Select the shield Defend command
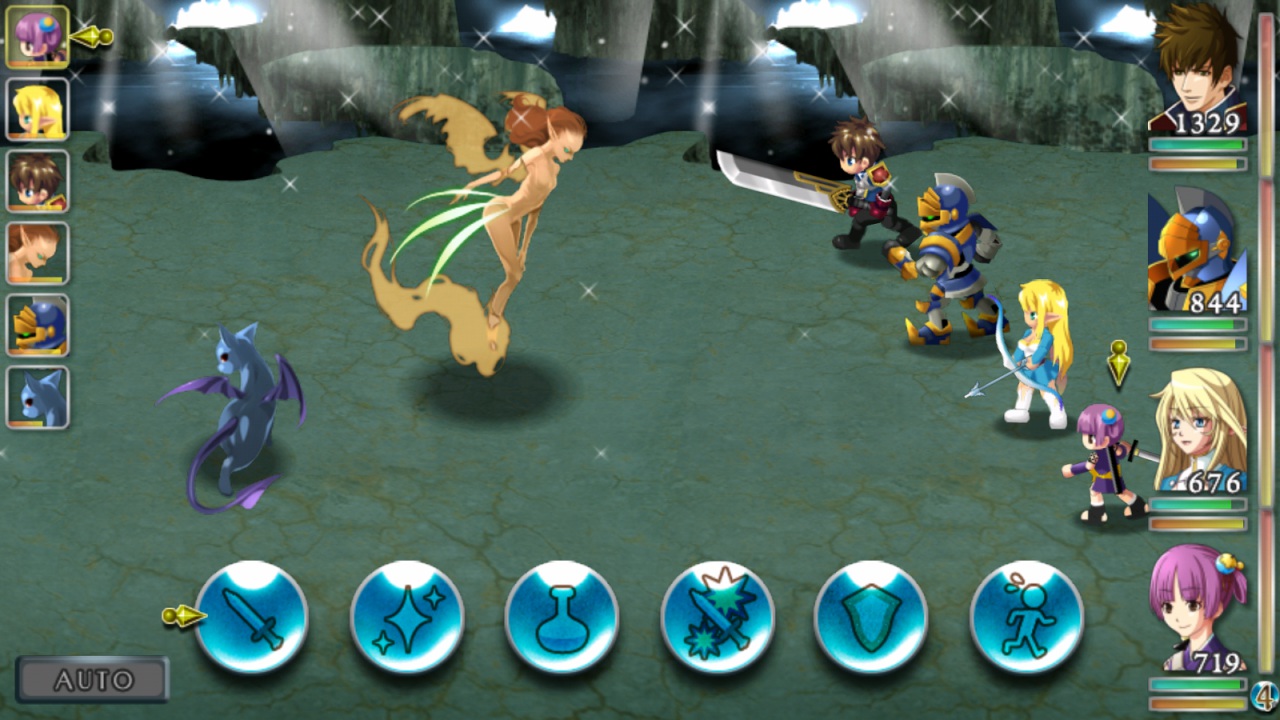The width and height of the screenshot is (1280, 720). 874,618
